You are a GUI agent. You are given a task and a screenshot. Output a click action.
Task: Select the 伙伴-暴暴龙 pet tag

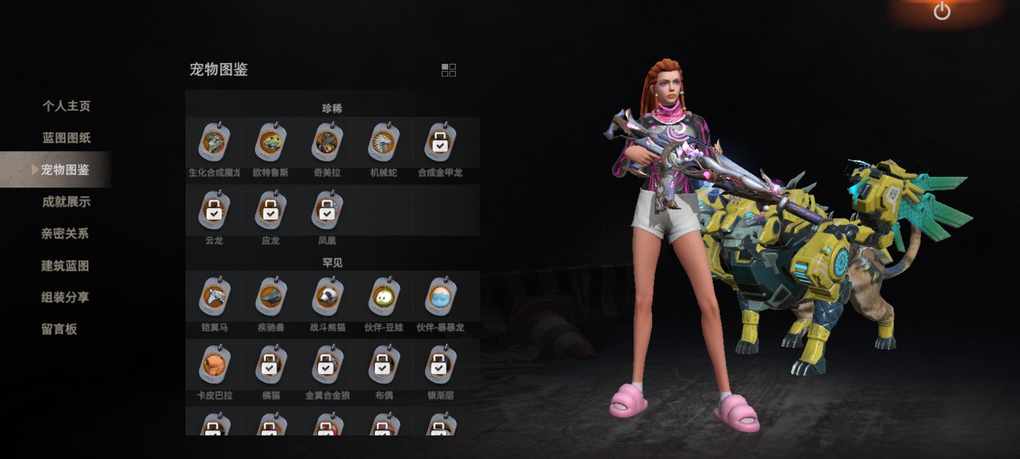point(439,297)
